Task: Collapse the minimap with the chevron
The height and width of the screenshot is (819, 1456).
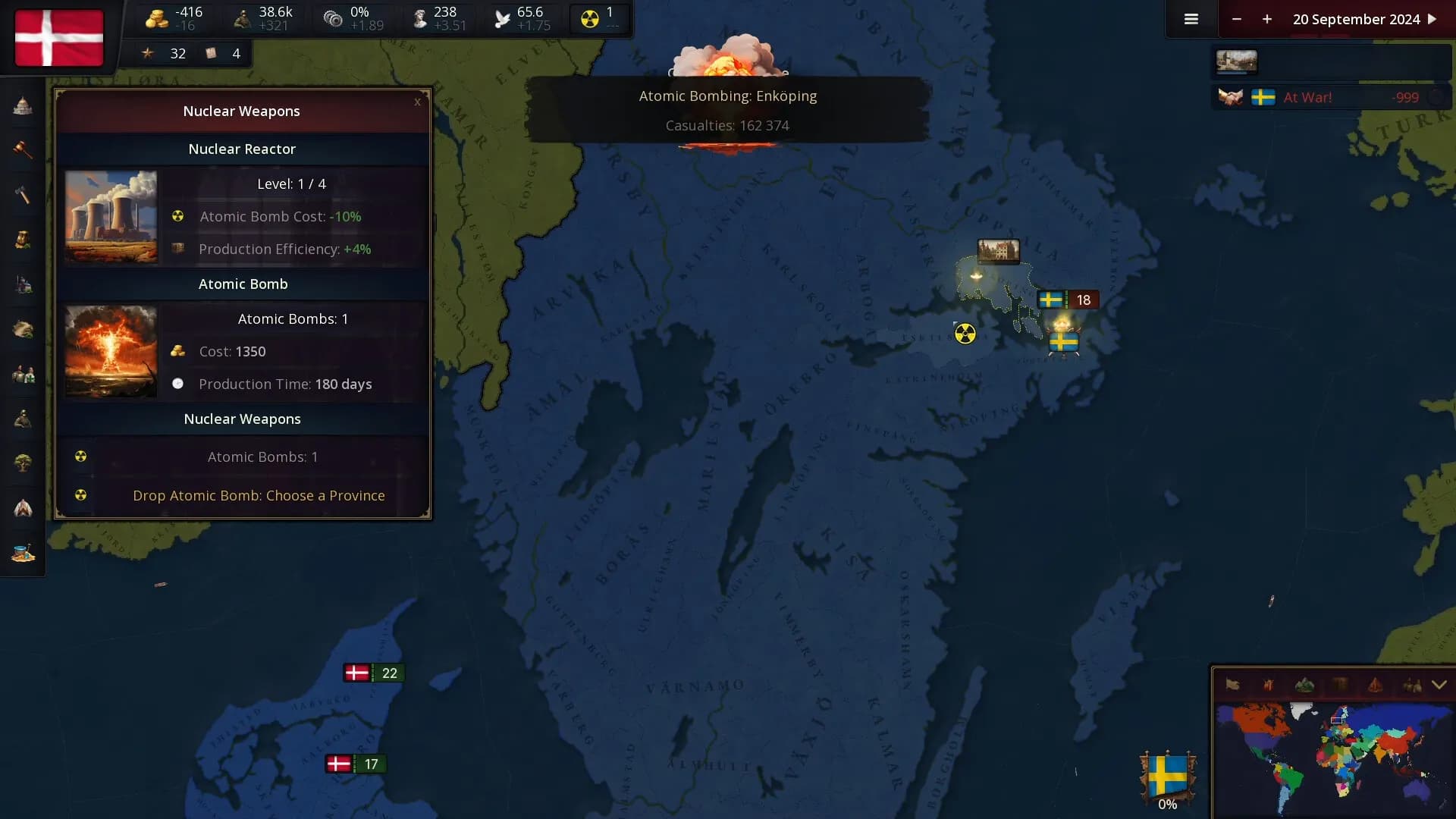Action: click(1439, 685)
